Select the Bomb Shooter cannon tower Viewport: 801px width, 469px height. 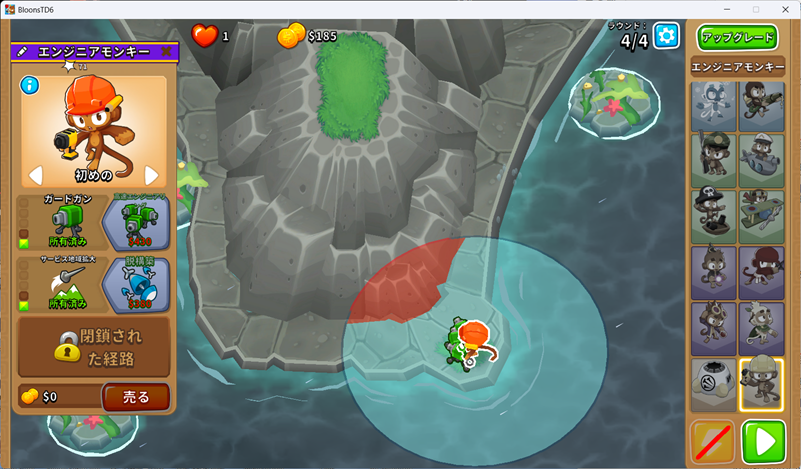[761, 107]
